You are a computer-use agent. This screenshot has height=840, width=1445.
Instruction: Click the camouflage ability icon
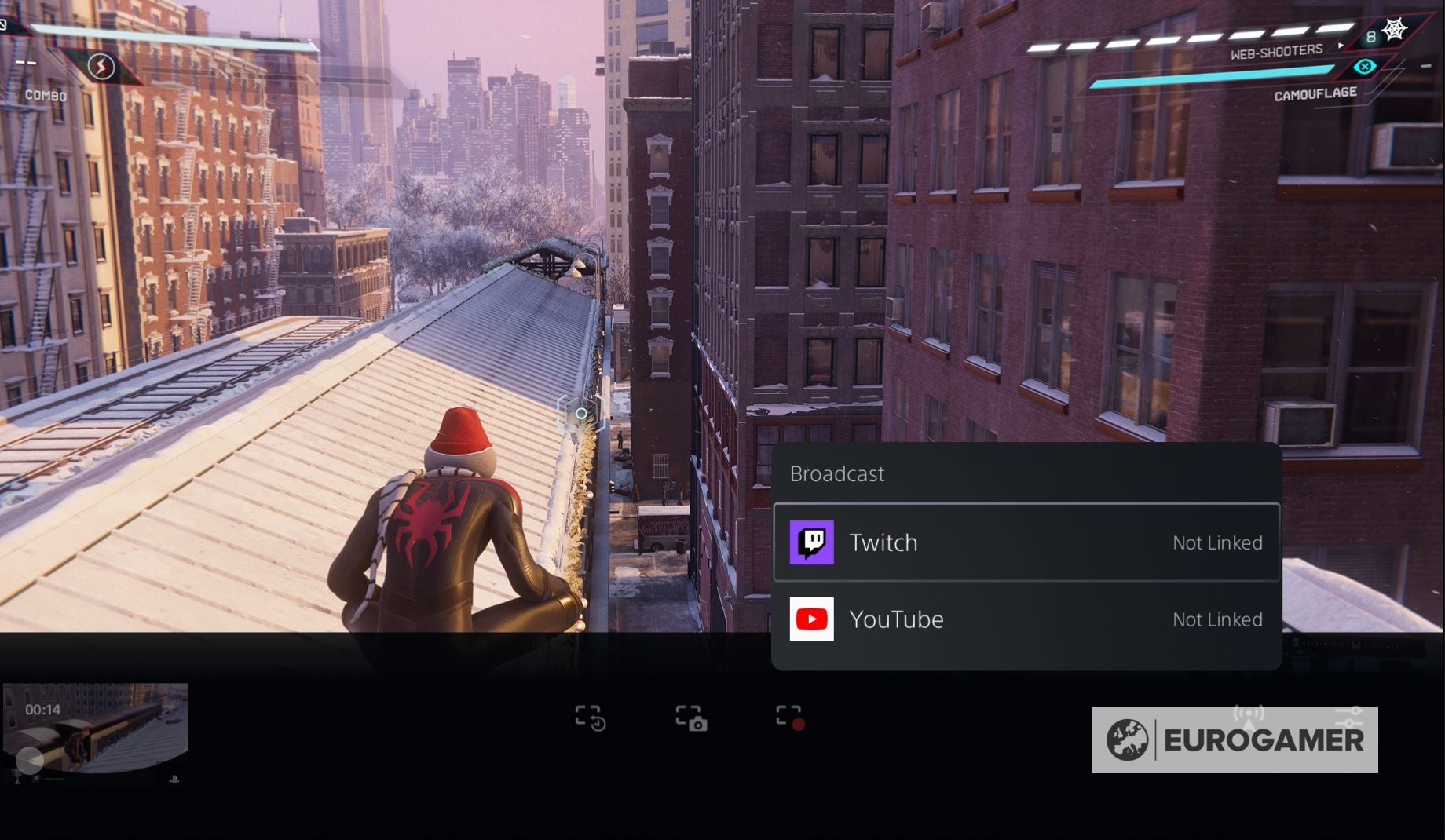1364,68
